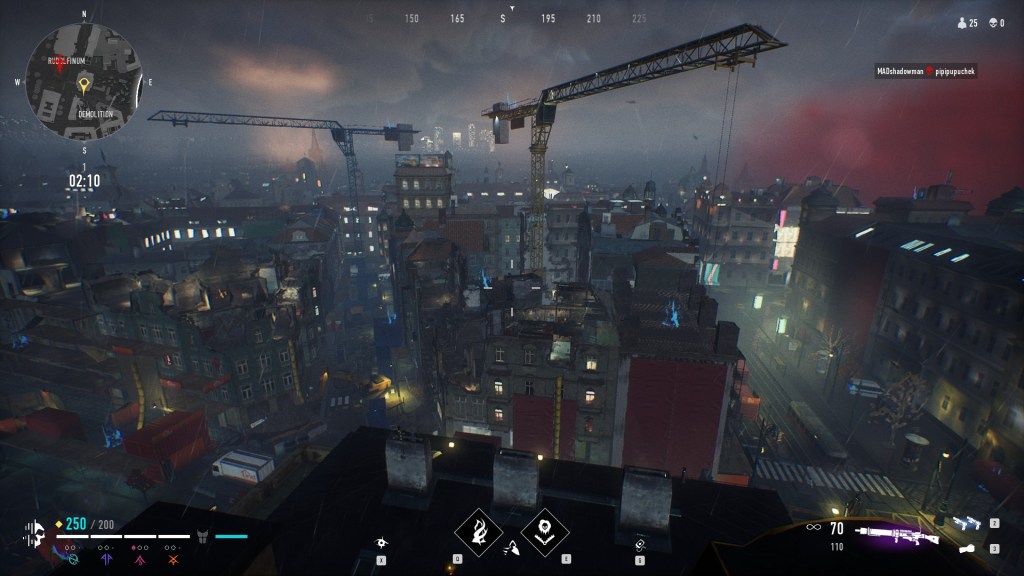Choose the melee fist weapon slot
The width and height of the screenshot is (1024, 576).
[965, 548]
